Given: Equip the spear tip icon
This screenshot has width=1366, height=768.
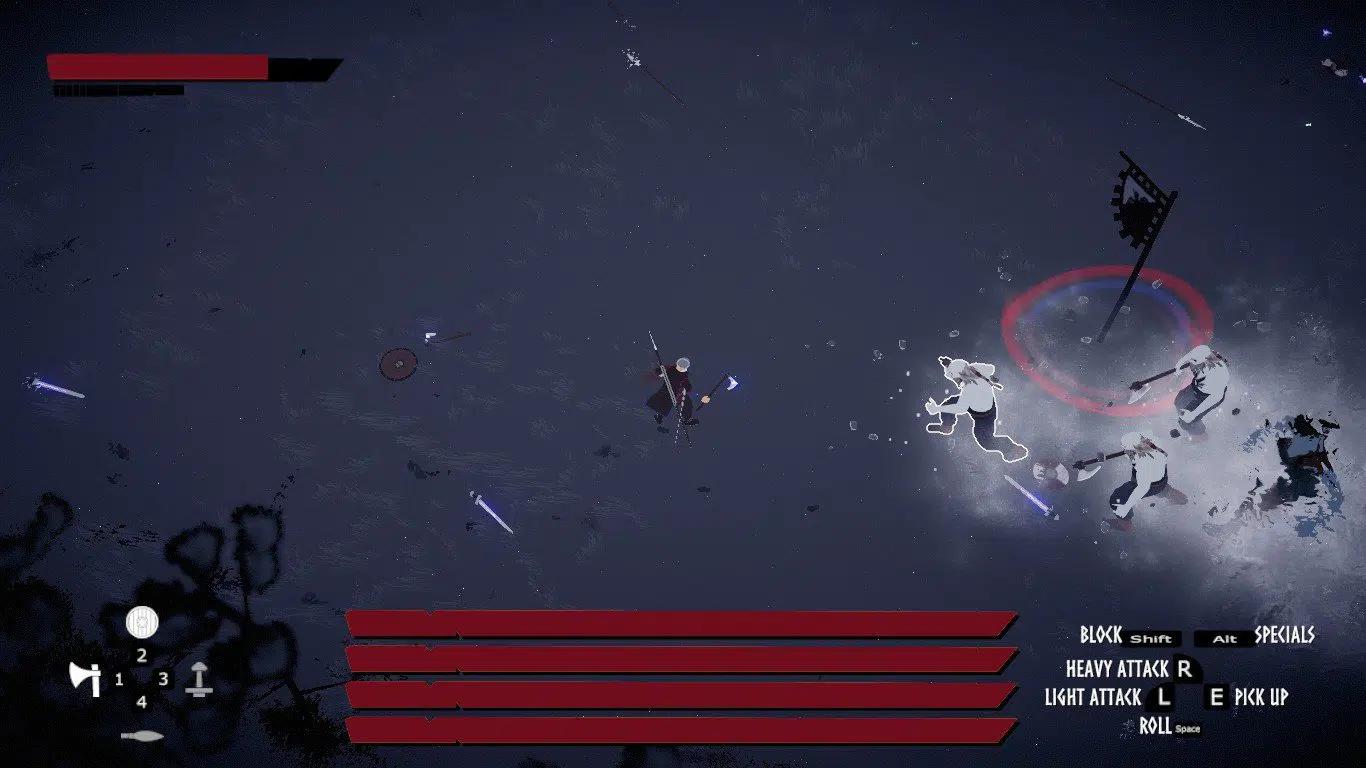Looking at the screenshot, I should pyautogui.click(x=142, y=736).
